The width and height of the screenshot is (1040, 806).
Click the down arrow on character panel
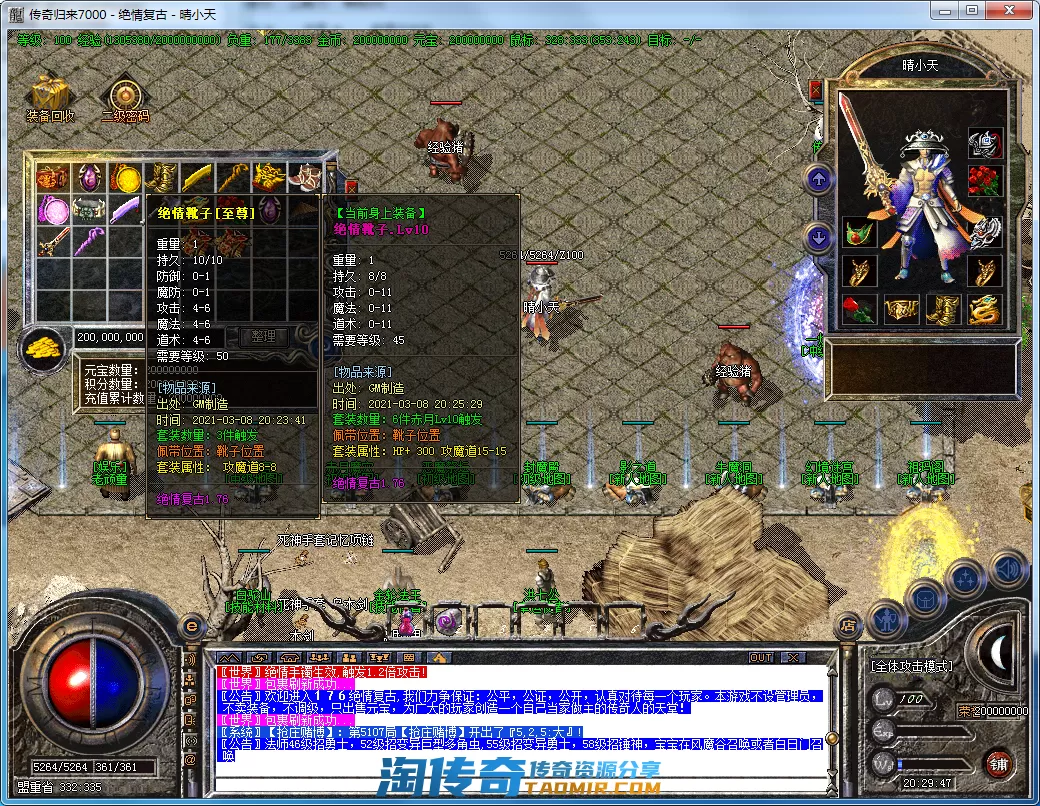(819, 238)
